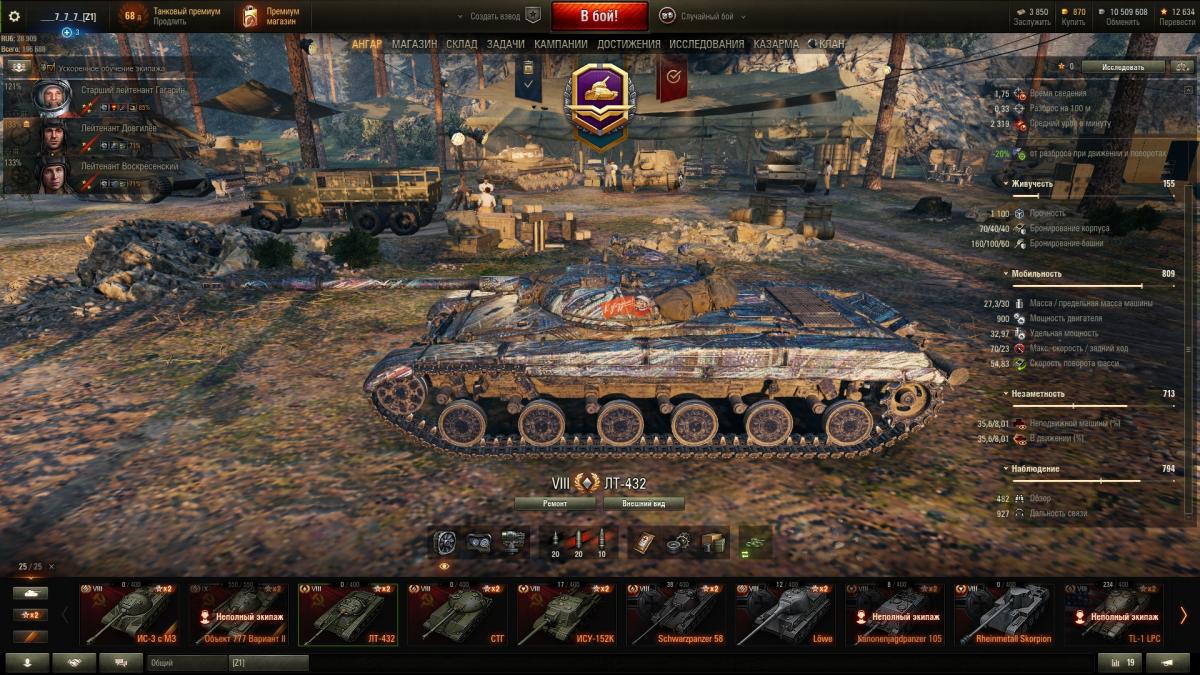Switch to the МАГАЗИН tab
The height and width of the screenshot is (675, 1200).
(x=414, y=44)
